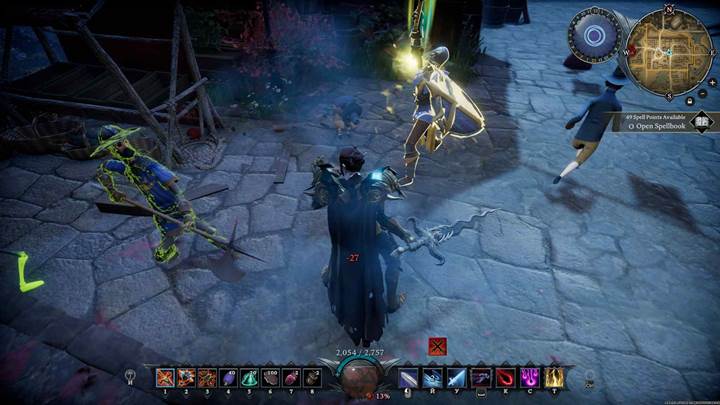This screenshot has width=720, height=405.
Task: Activate the red crescent slash spell
Action: point(505,378)
